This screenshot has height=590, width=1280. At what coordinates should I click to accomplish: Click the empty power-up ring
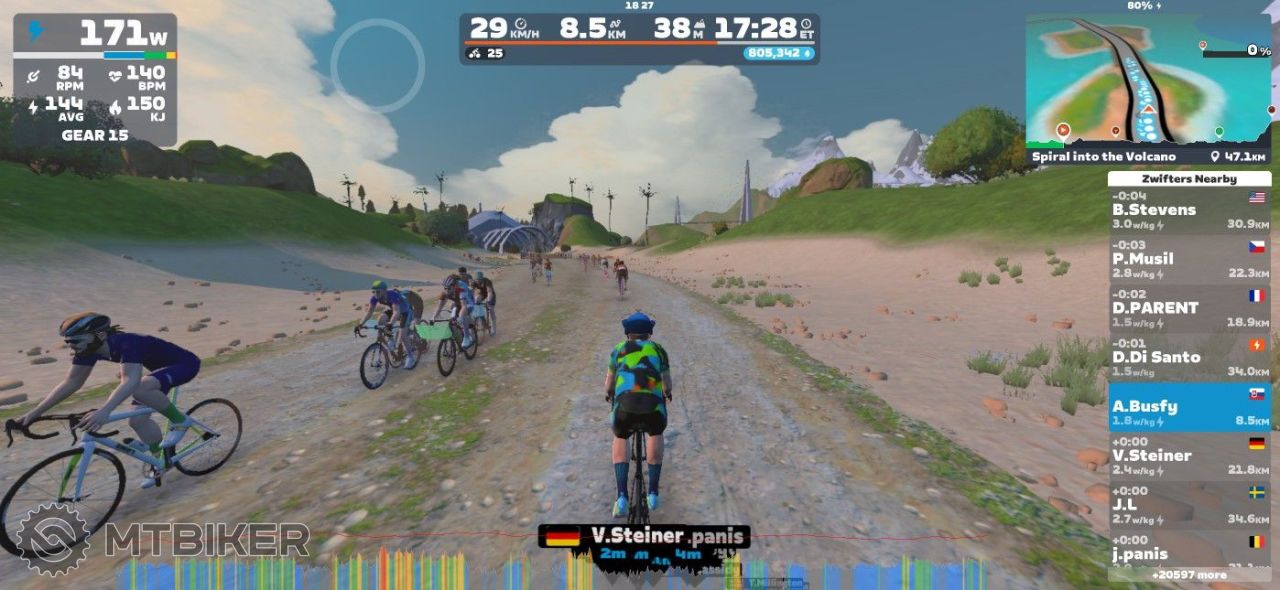(x=378, y=65)
